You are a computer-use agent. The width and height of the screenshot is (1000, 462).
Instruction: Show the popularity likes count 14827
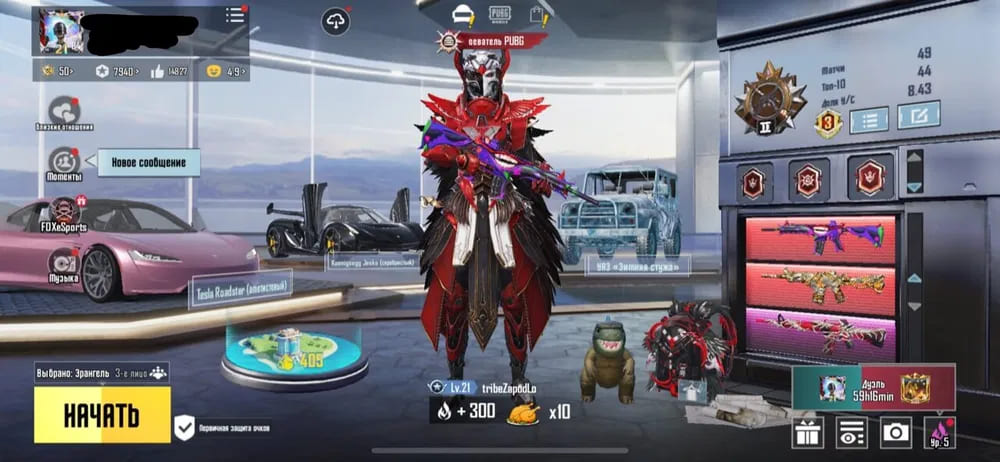pyautogui.click(x=169, y=71)
